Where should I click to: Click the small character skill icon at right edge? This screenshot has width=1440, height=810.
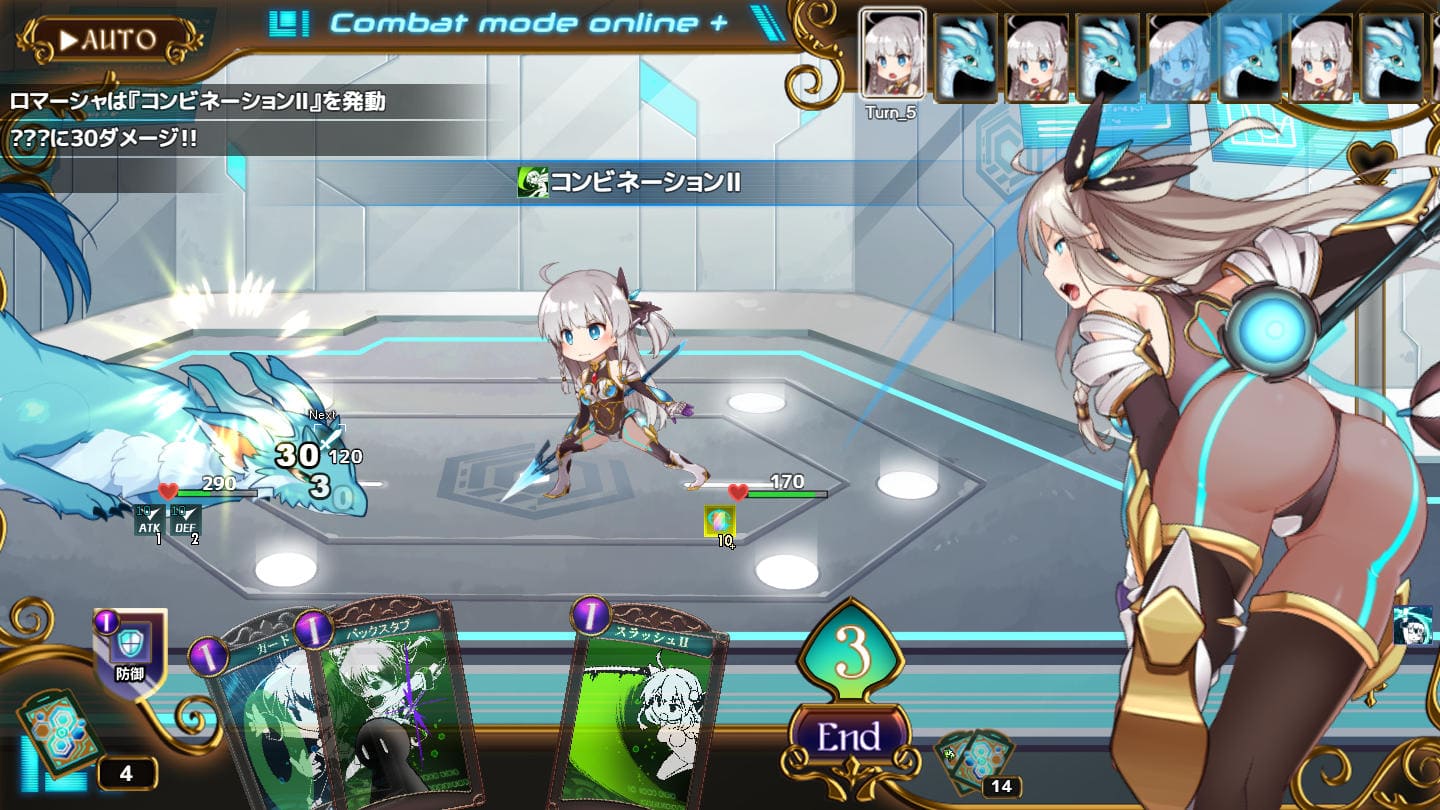[1412, 626]
